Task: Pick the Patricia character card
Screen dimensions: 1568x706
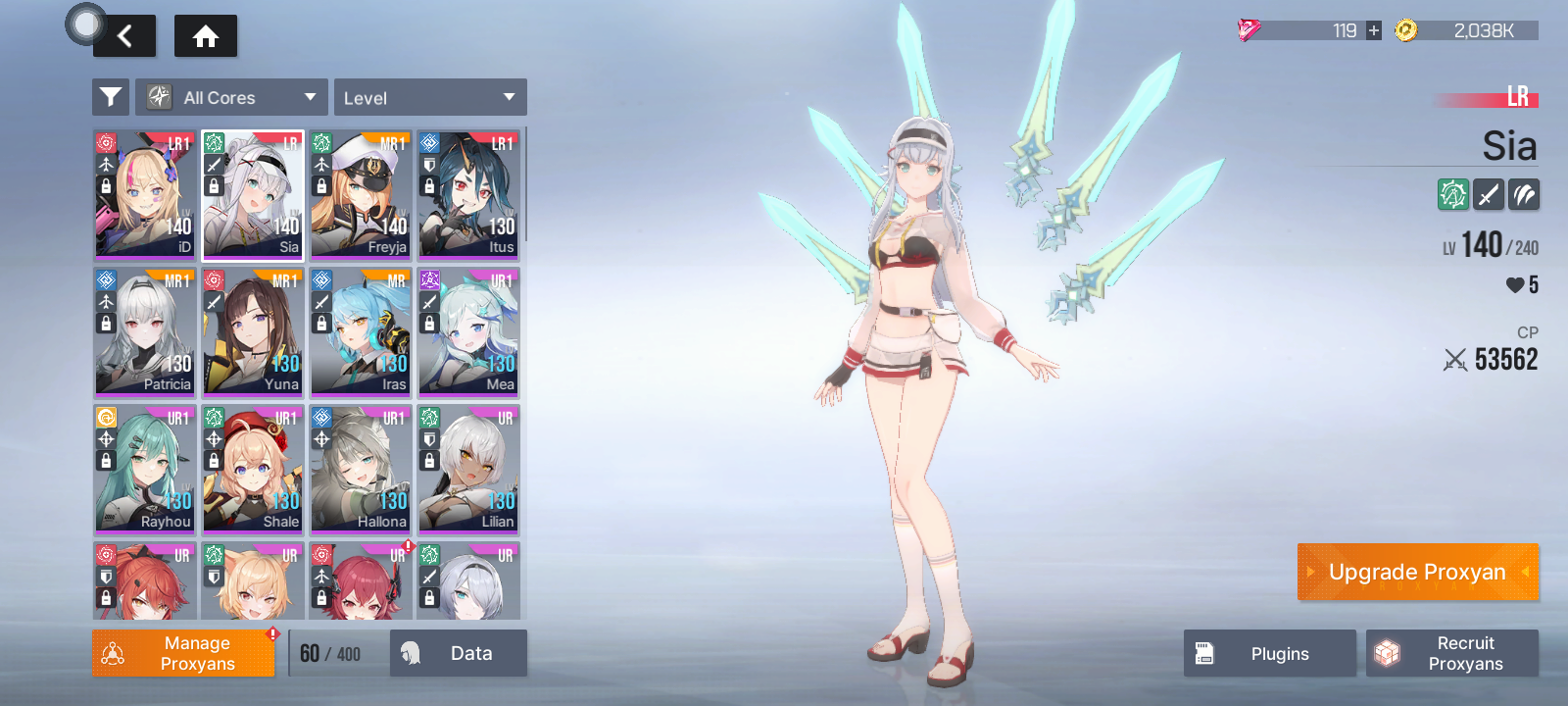Action: pos(145,331)
